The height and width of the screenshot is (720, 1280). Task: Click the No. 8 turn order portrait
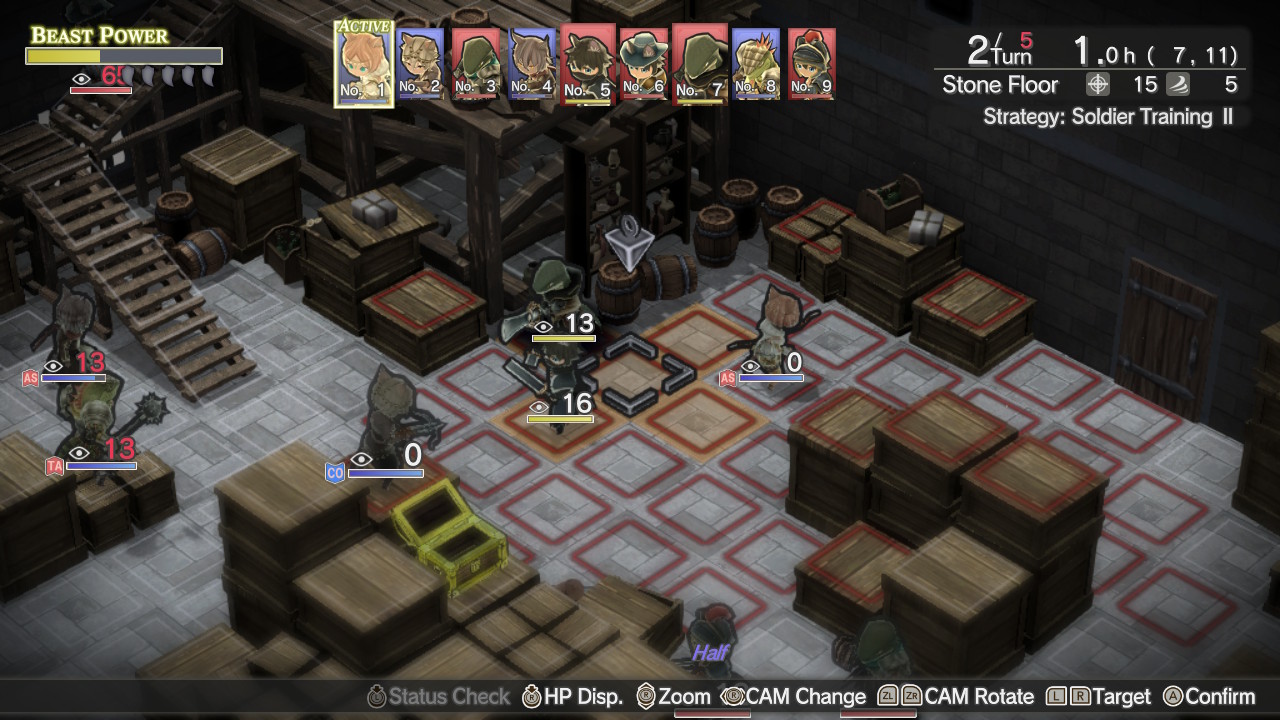[x=755, y=63]
